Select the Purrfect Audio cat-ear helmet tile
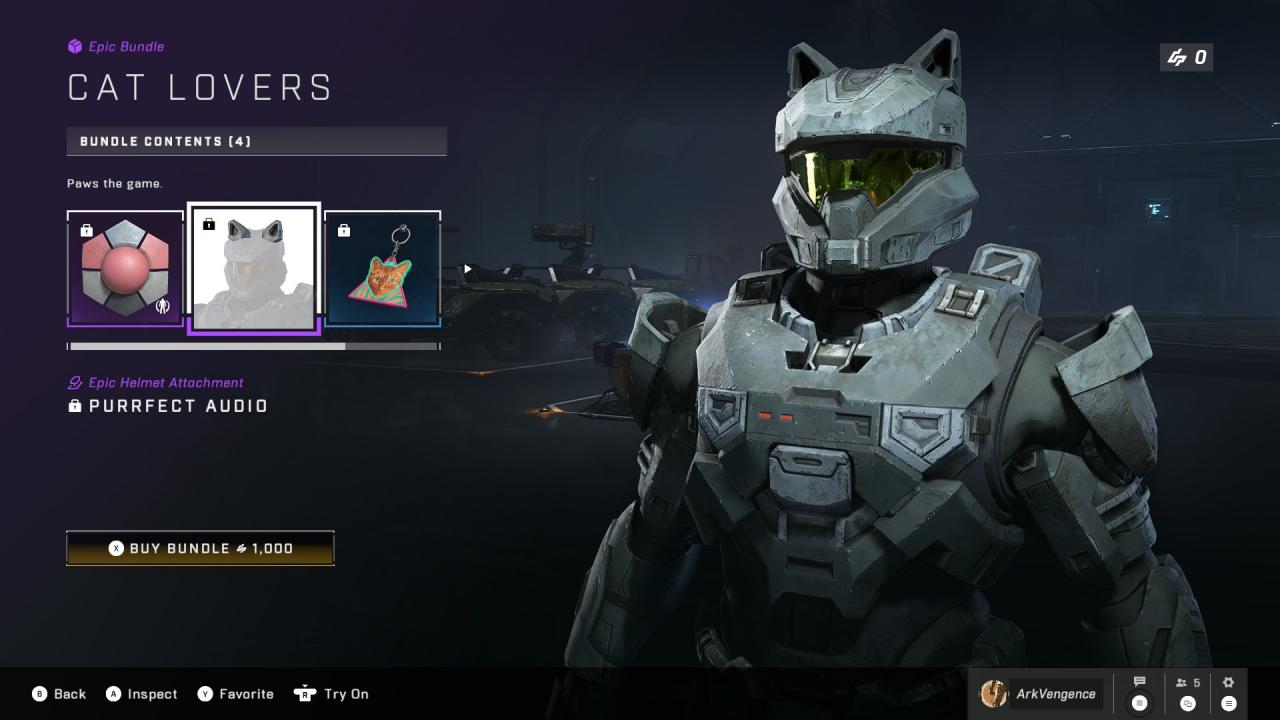This screenshot has height=720, width=1280. (254, 268)
